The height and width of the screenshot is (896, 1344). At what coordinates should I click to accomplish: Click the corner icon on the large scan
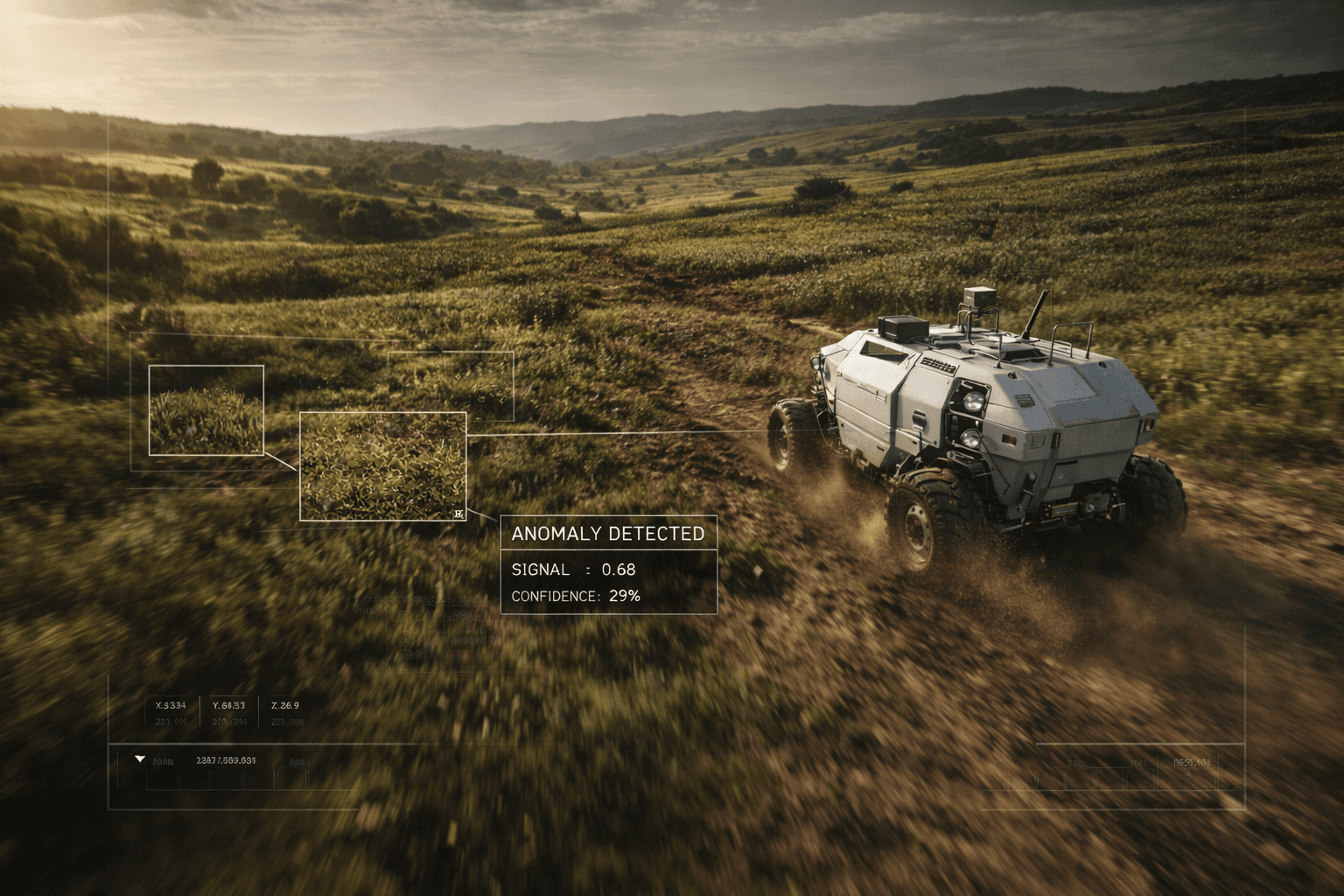coord(458,514)
